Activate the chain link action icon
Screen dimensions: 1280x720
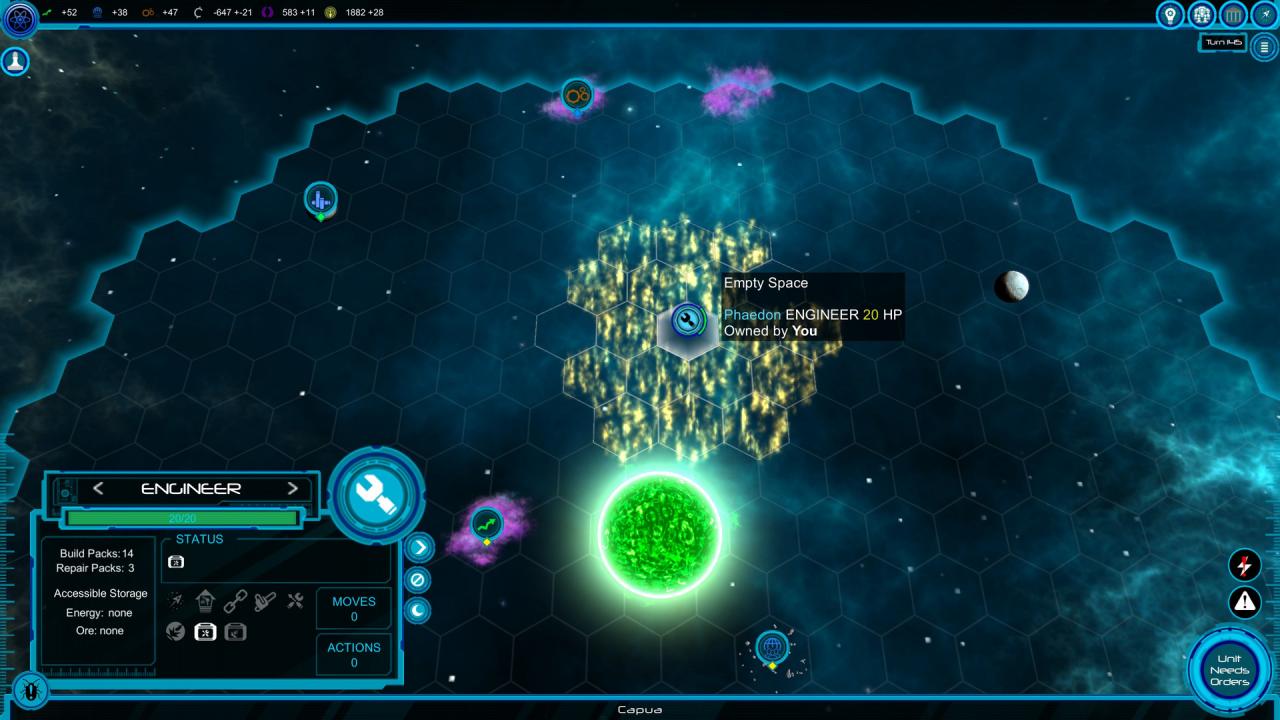[x=235, y=601]
